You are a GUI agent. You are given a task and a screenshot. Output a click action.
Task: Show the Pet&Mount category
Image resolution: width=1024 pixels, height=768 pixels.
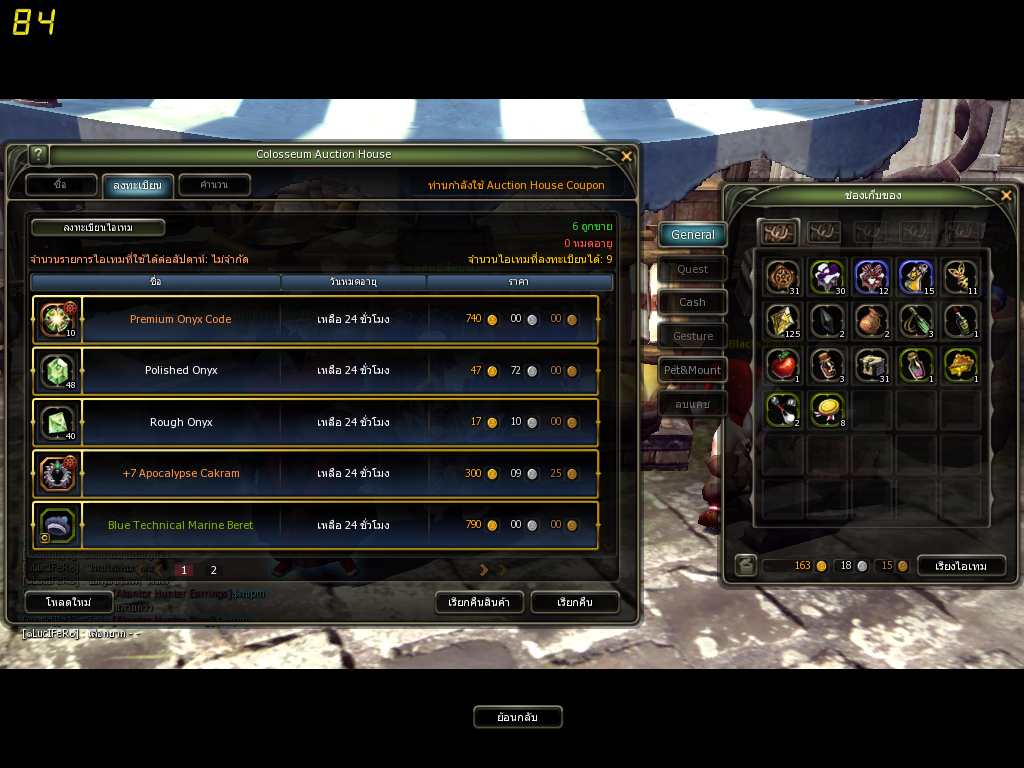(x=692, y=370)
